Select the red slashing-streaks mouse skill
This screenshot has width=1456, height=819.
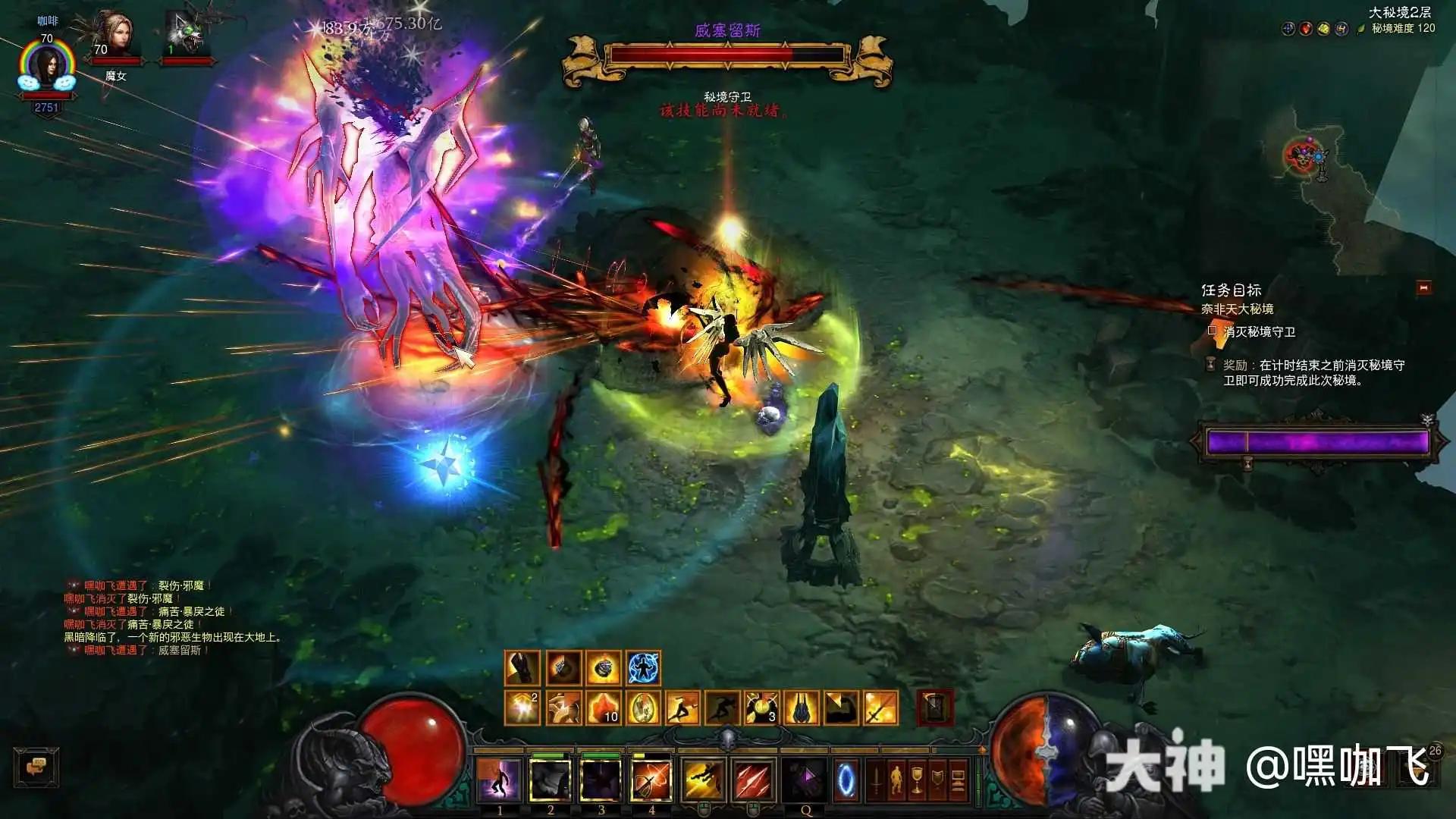pos(753,780)
